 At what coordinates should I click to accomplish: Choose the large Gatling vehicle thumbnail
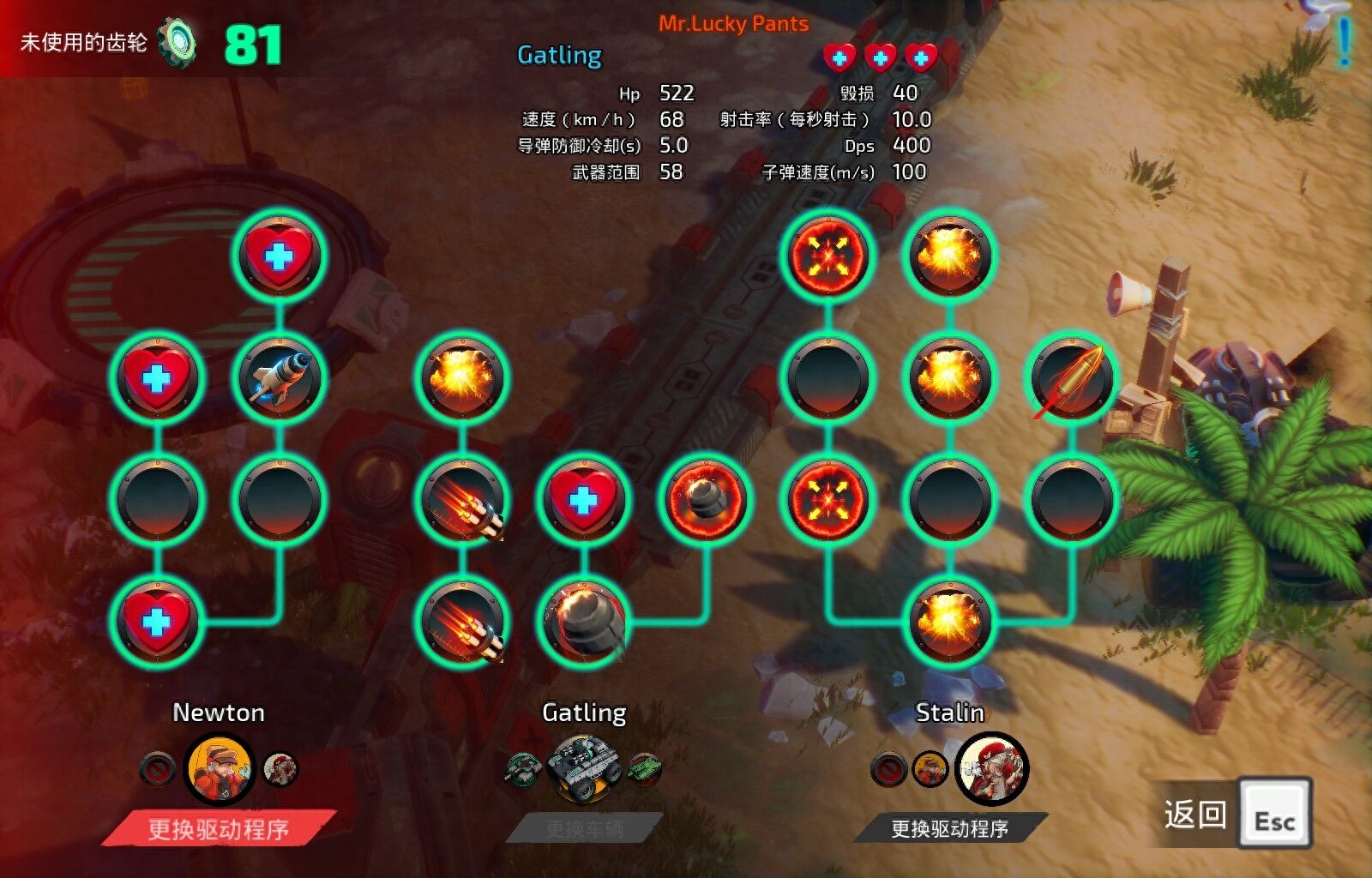(x=584, y=769)
